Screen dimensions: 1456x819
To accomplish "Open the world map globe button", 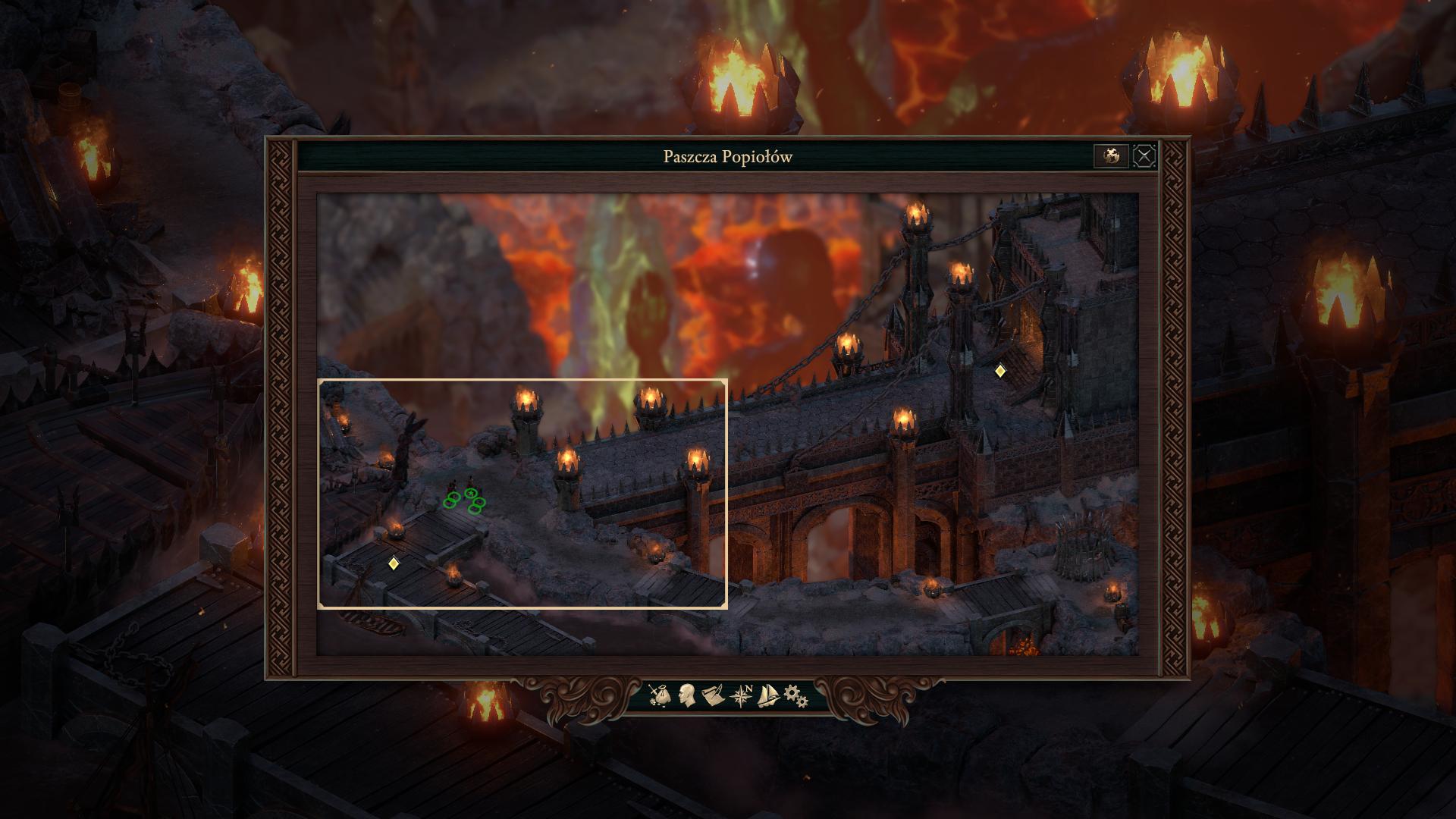I will tap(1111, 156).
